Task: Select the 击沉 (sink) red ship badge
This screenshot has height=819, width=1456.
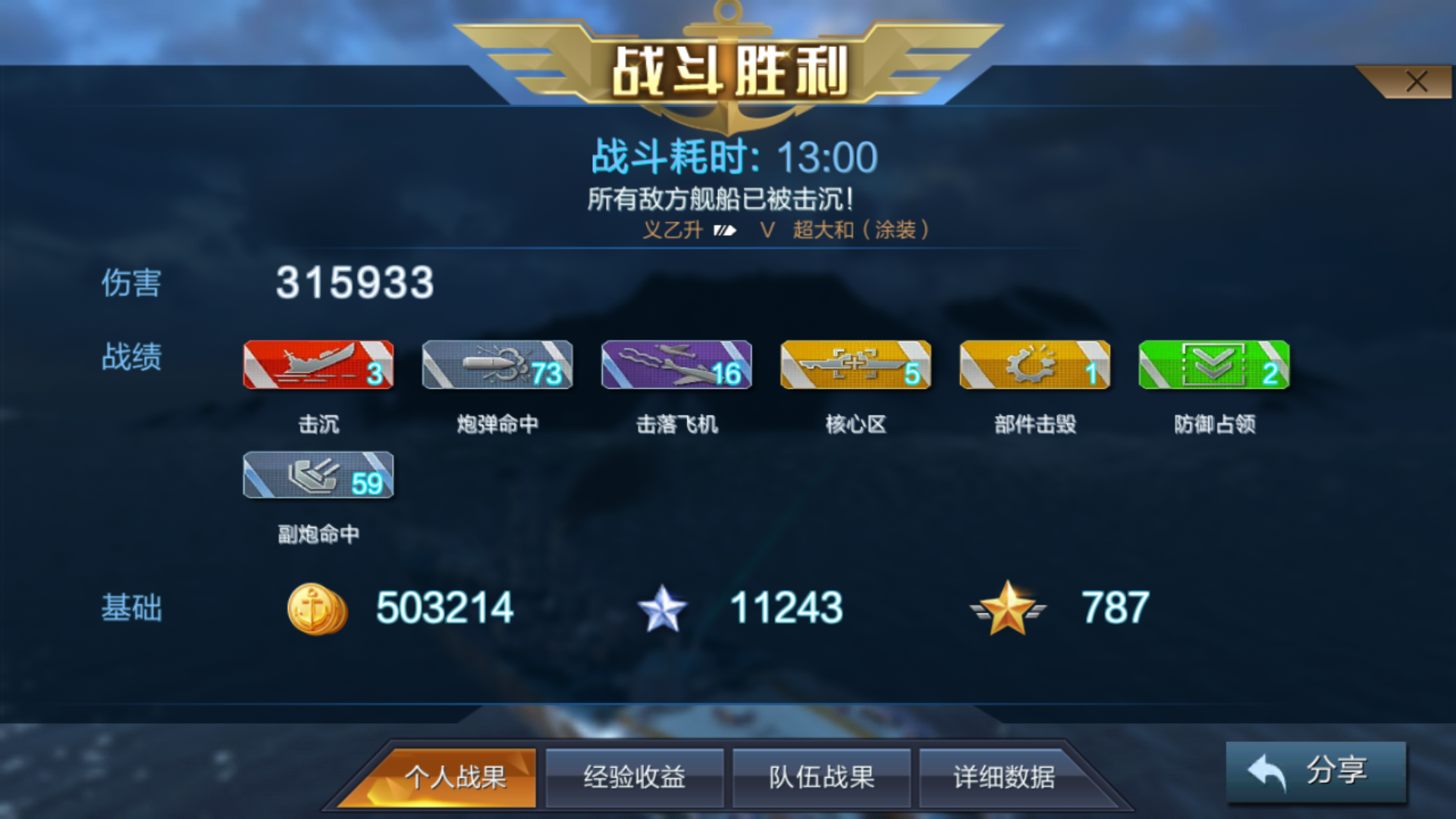Action: pos(318,366)
